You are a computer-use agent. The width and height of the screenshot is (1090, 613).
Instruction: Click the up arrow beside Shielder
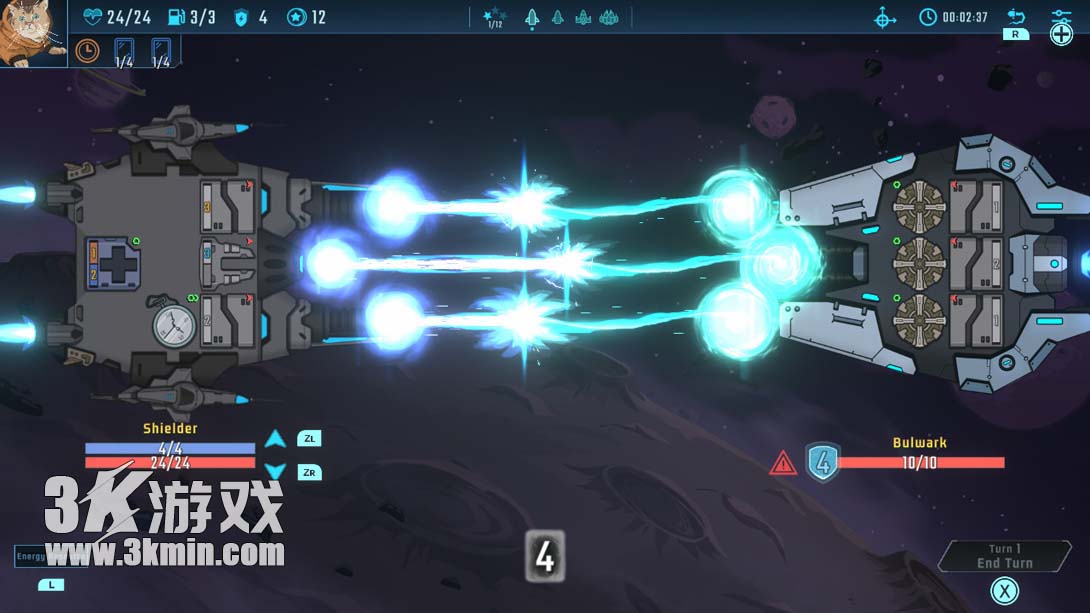click(x=275, y=439)
